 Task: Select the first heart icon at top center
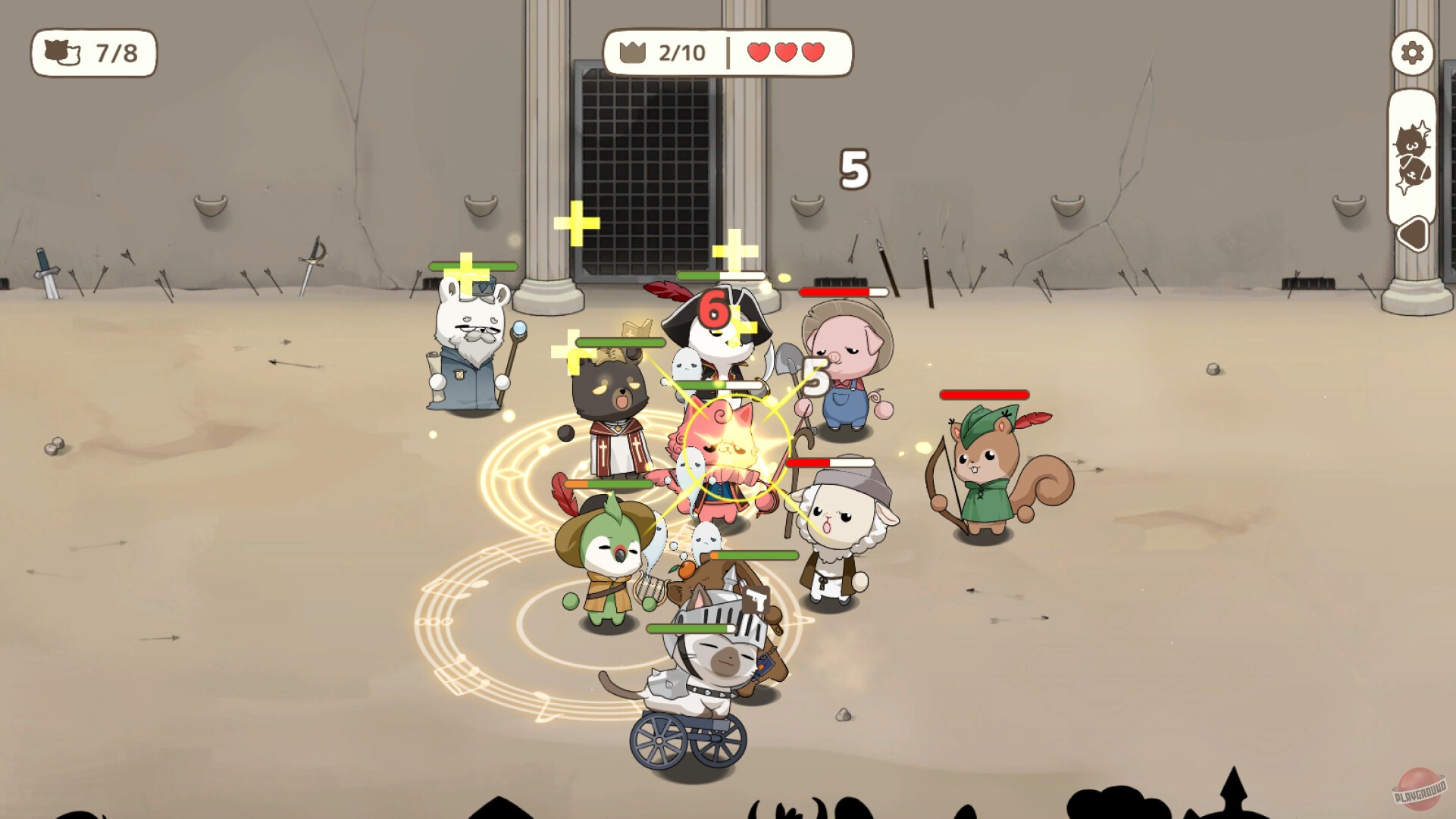[759, 52]
